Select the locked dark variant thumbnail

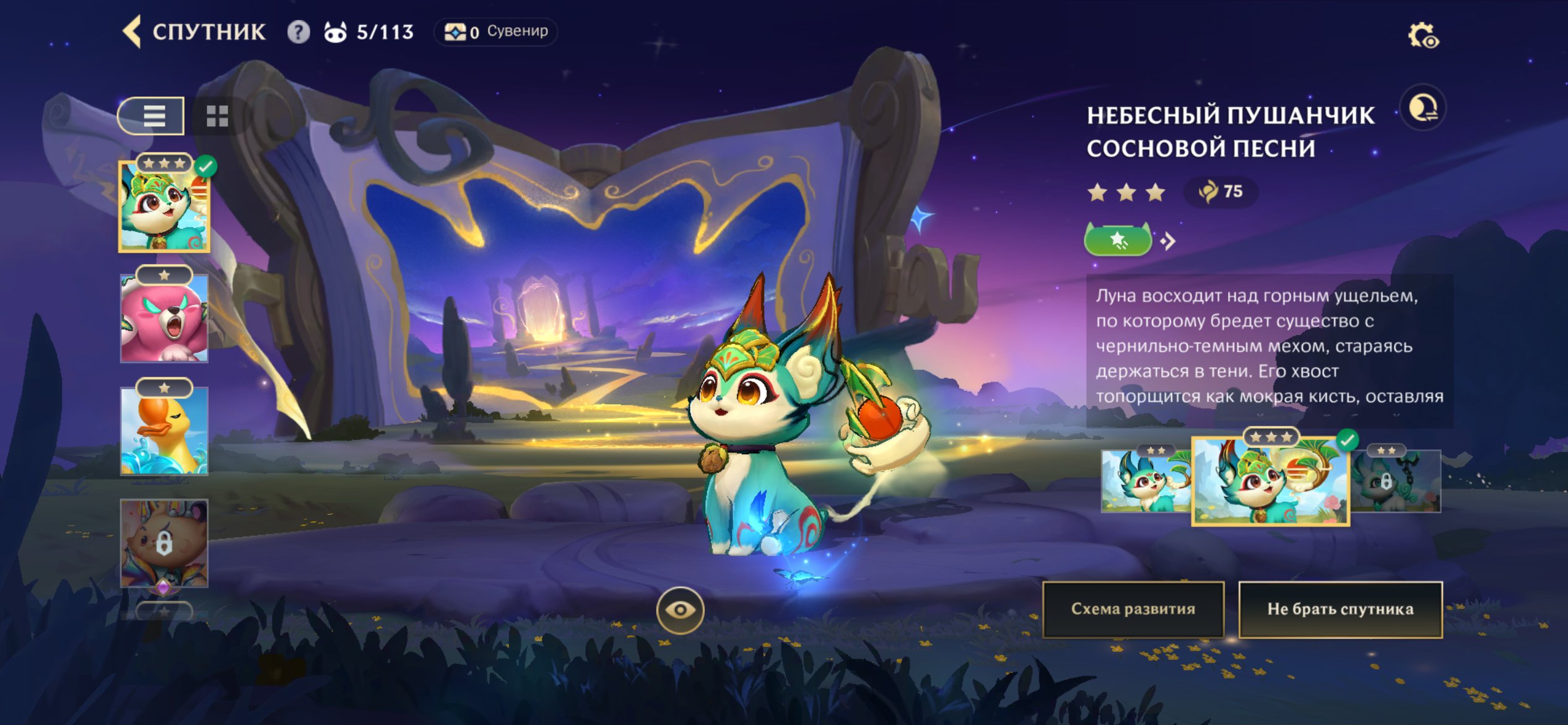pyautogui.click(x=1397, y=481)
